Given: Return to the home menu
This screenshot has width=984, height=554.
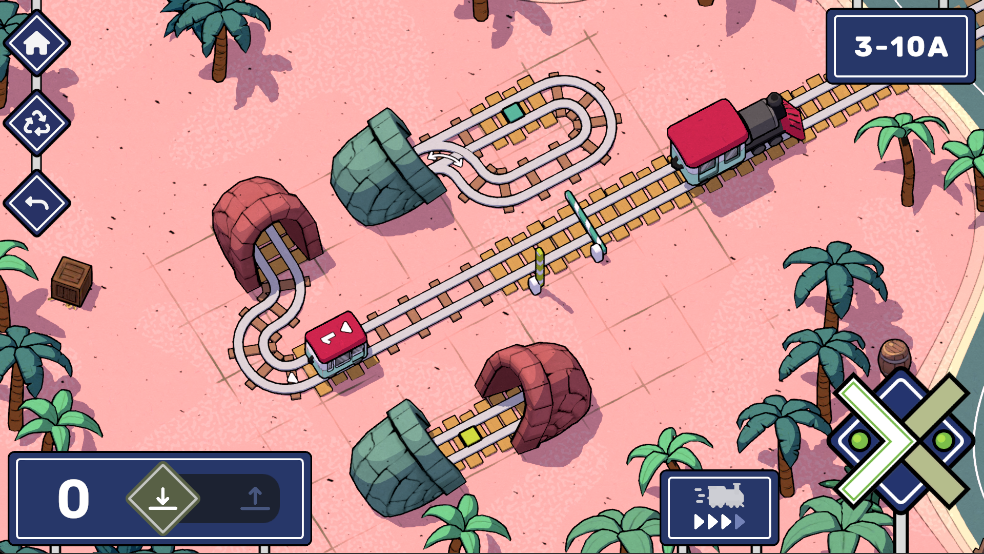Looking at the screenshot, I should point(37,44).
